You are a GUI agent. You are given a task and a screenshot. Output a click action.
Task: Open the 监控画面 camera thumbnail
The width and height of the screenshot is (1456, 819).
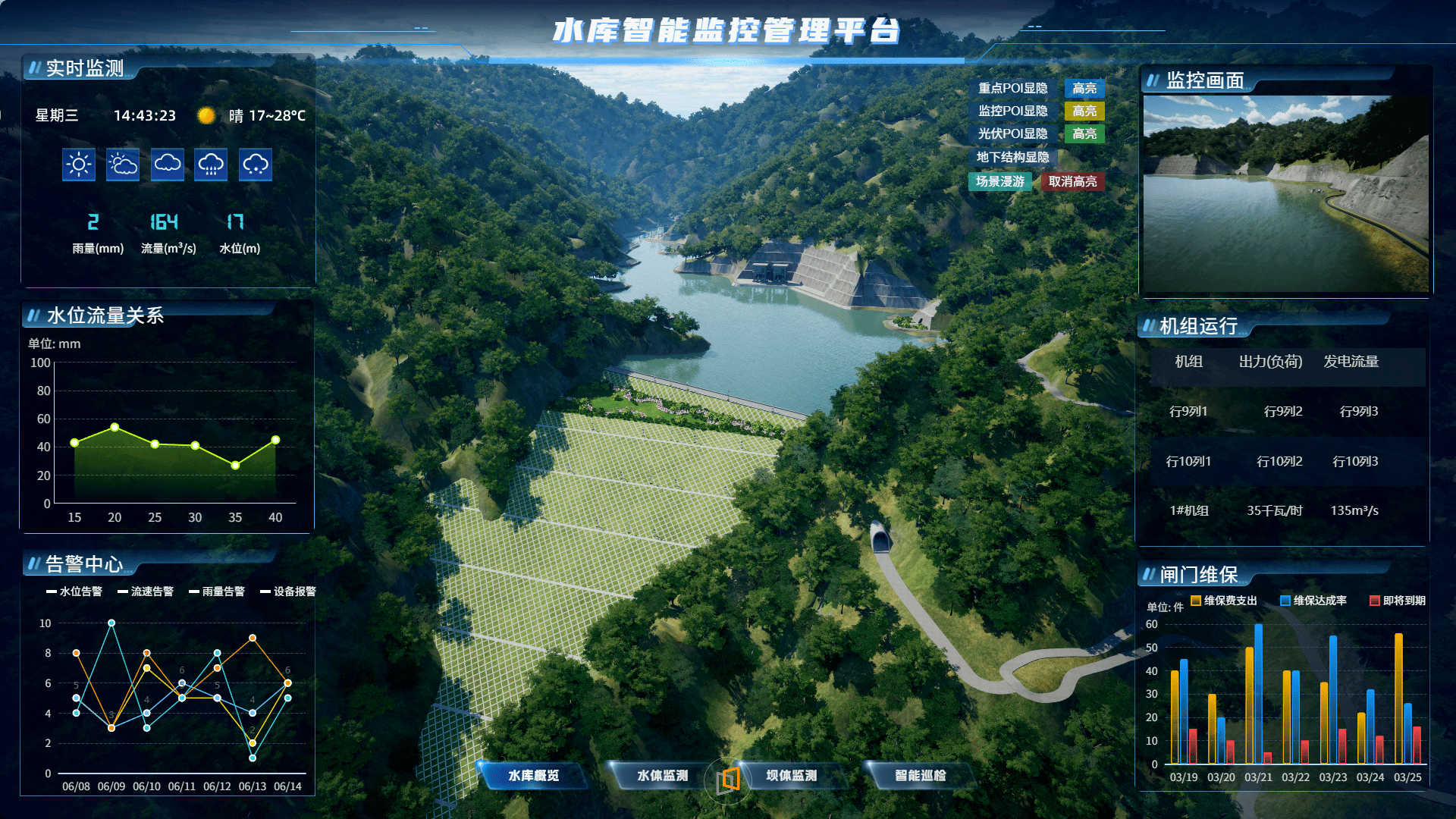point(1285,193)
